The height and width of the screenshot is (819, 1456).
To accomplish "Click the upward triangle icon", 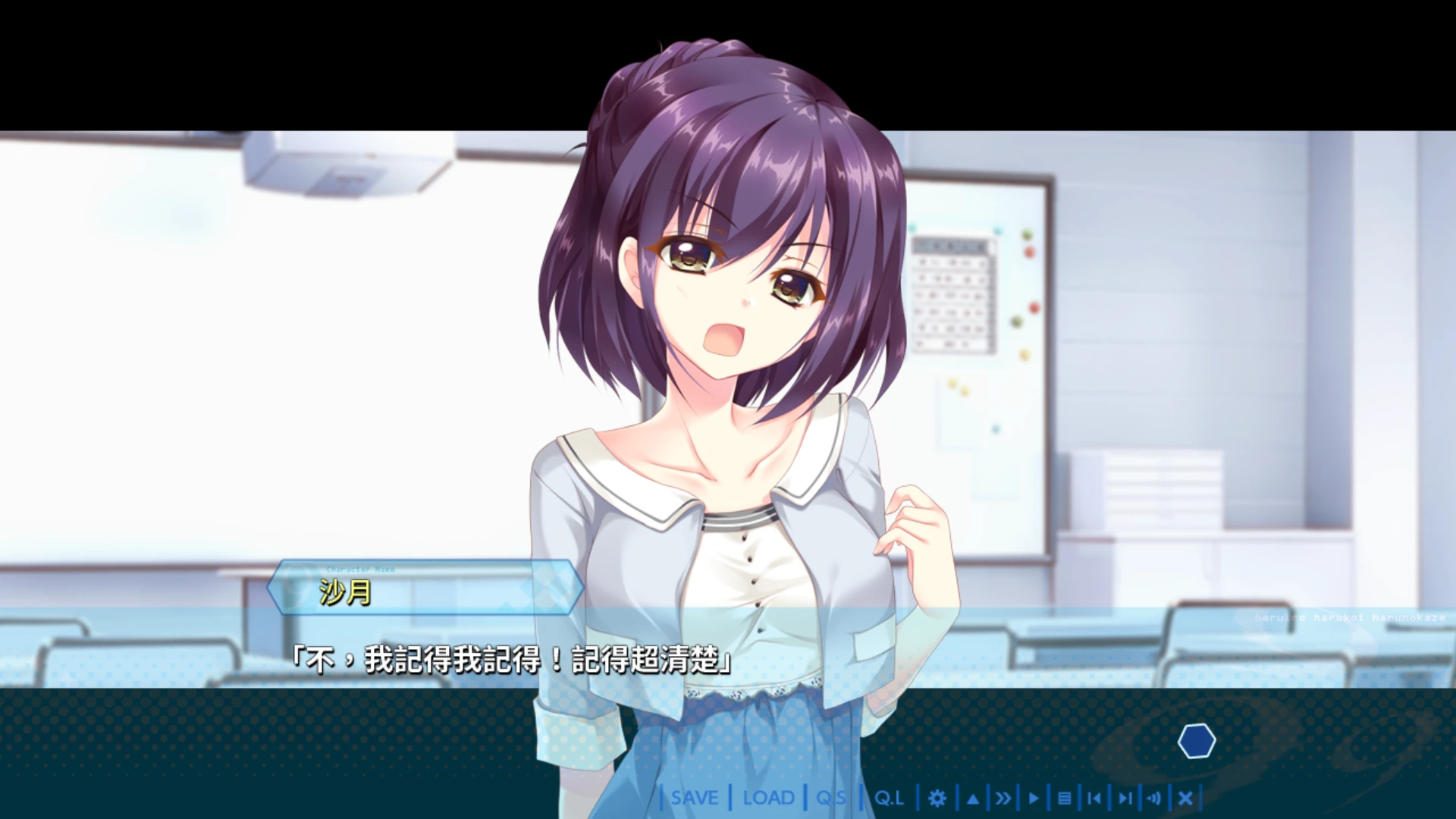I will click(x=972, y=798).
